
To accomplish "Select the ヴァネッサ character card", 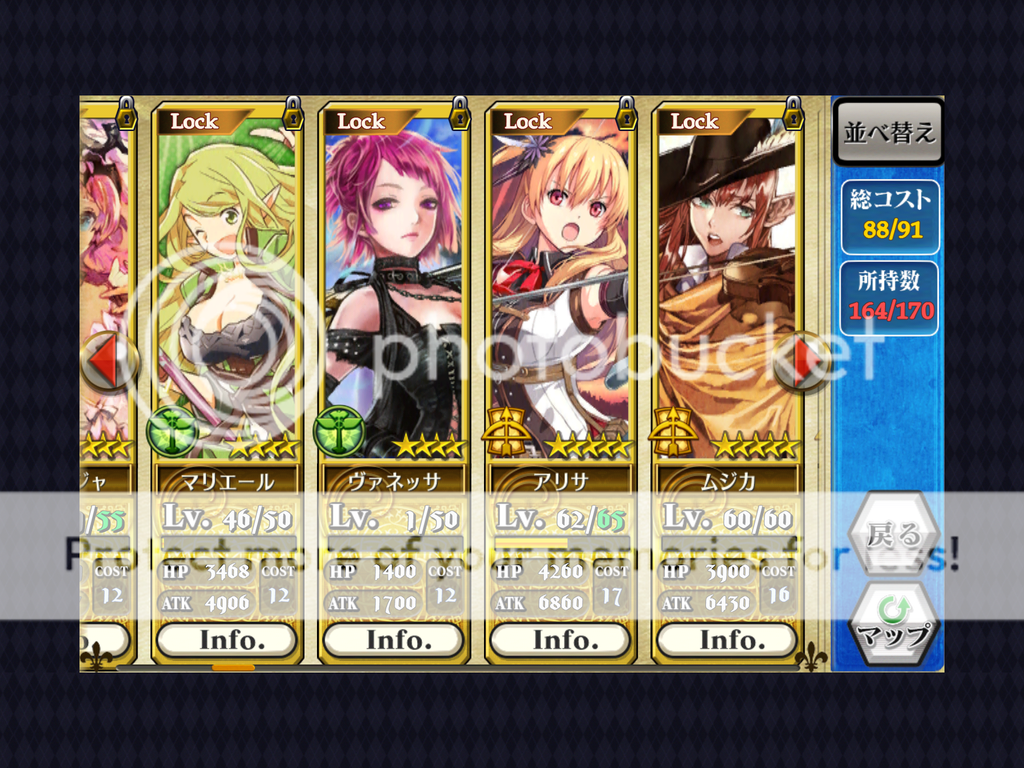I will point(393,290).
